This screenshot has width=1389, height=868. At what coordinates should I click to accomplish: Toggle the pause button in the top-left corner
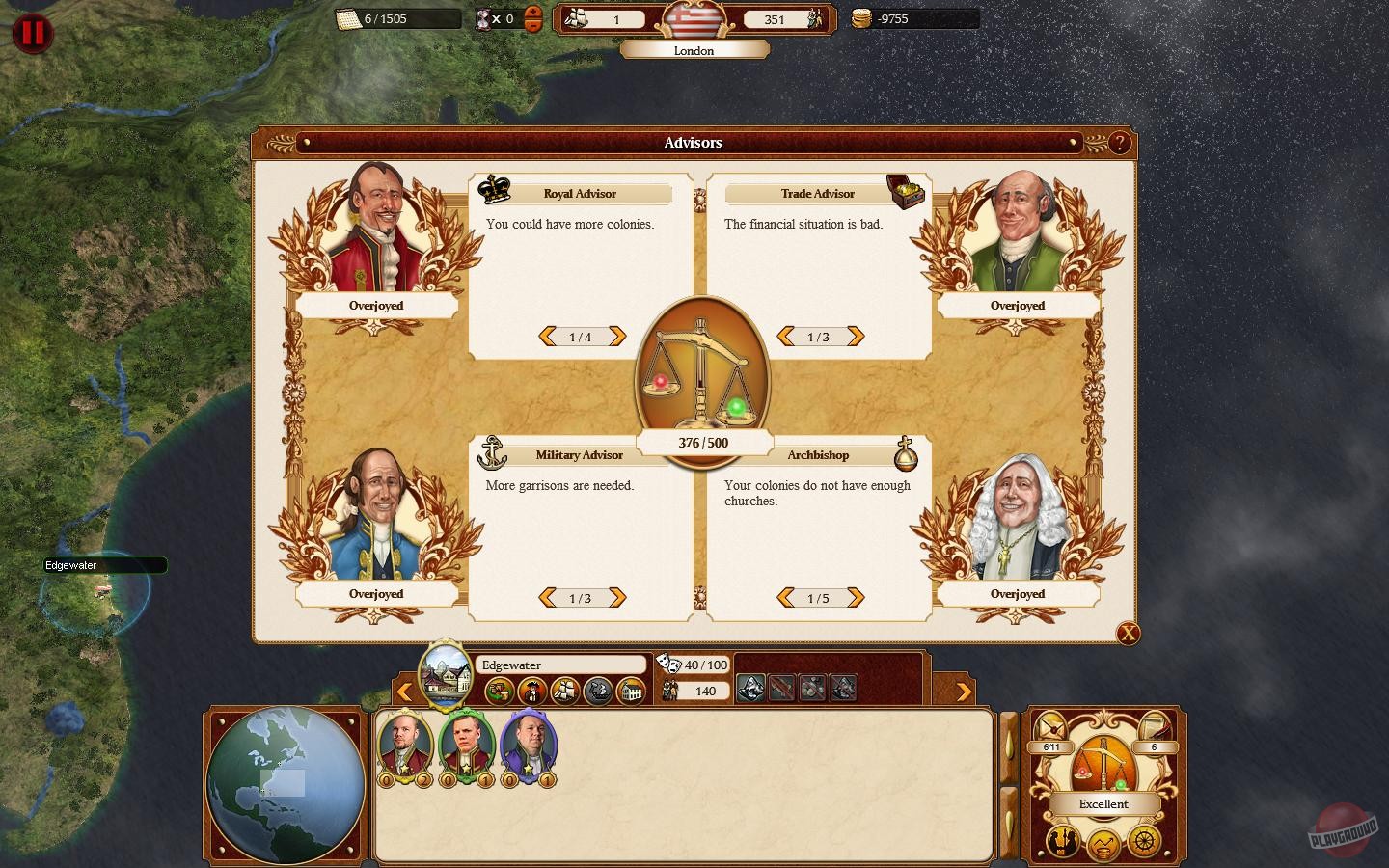coord(32,32)
